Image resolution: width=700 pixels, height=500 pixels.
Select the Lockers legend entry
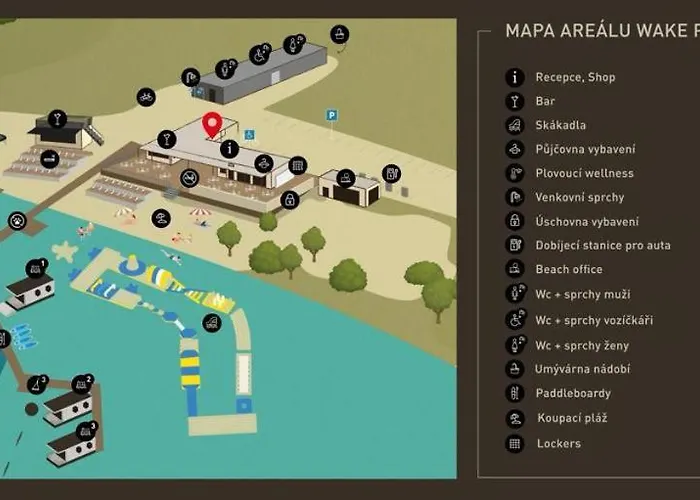[558, 443]
